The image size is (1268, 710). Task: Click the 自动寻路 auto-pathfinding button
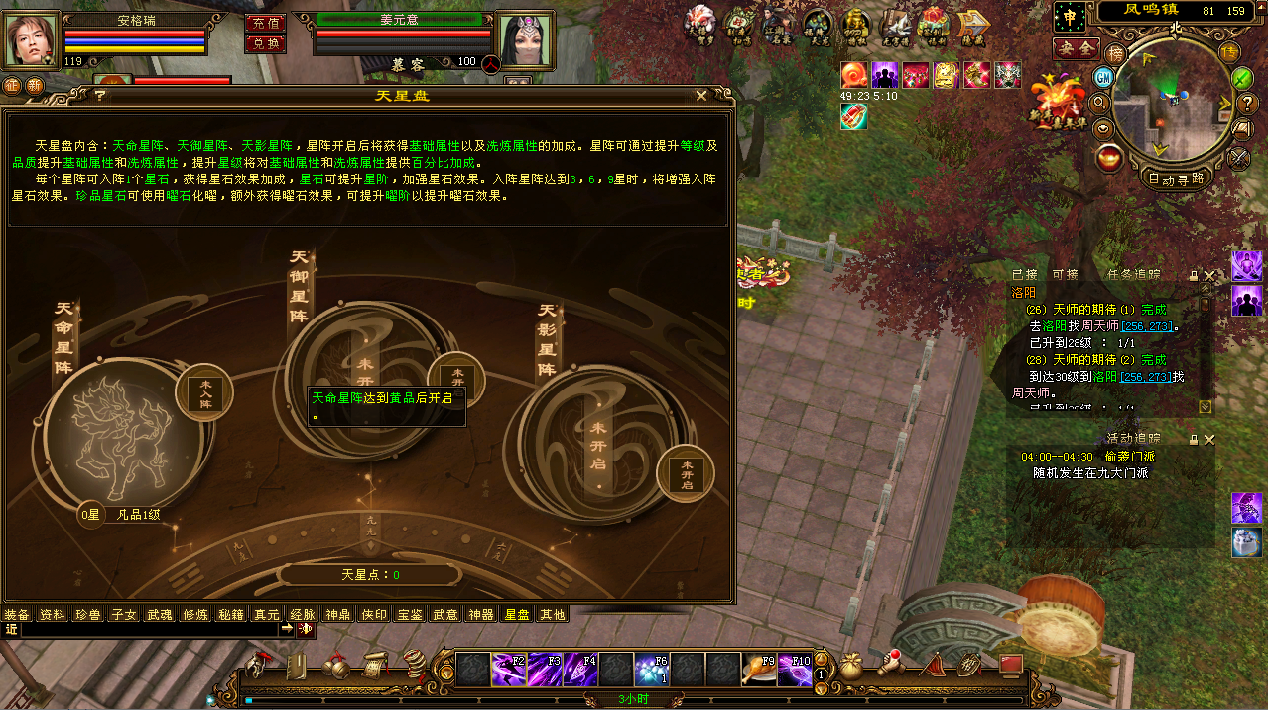1174,180
